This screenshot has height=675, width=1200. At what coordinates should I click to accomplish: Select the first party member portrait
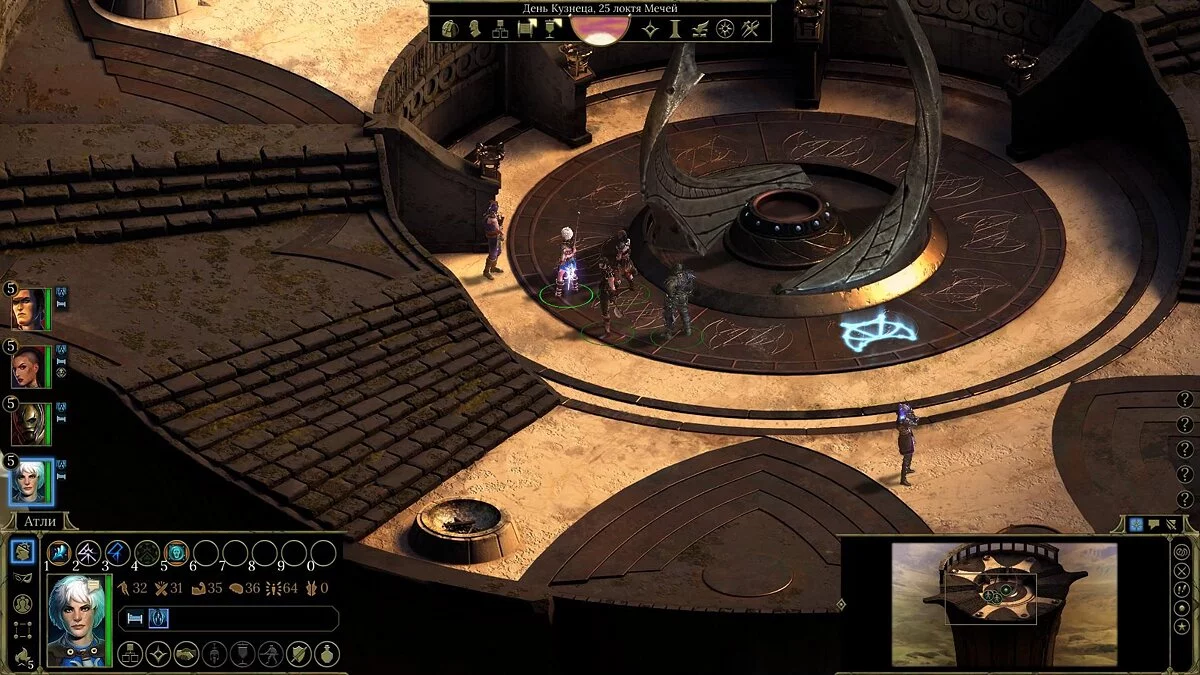pos(28,309)
